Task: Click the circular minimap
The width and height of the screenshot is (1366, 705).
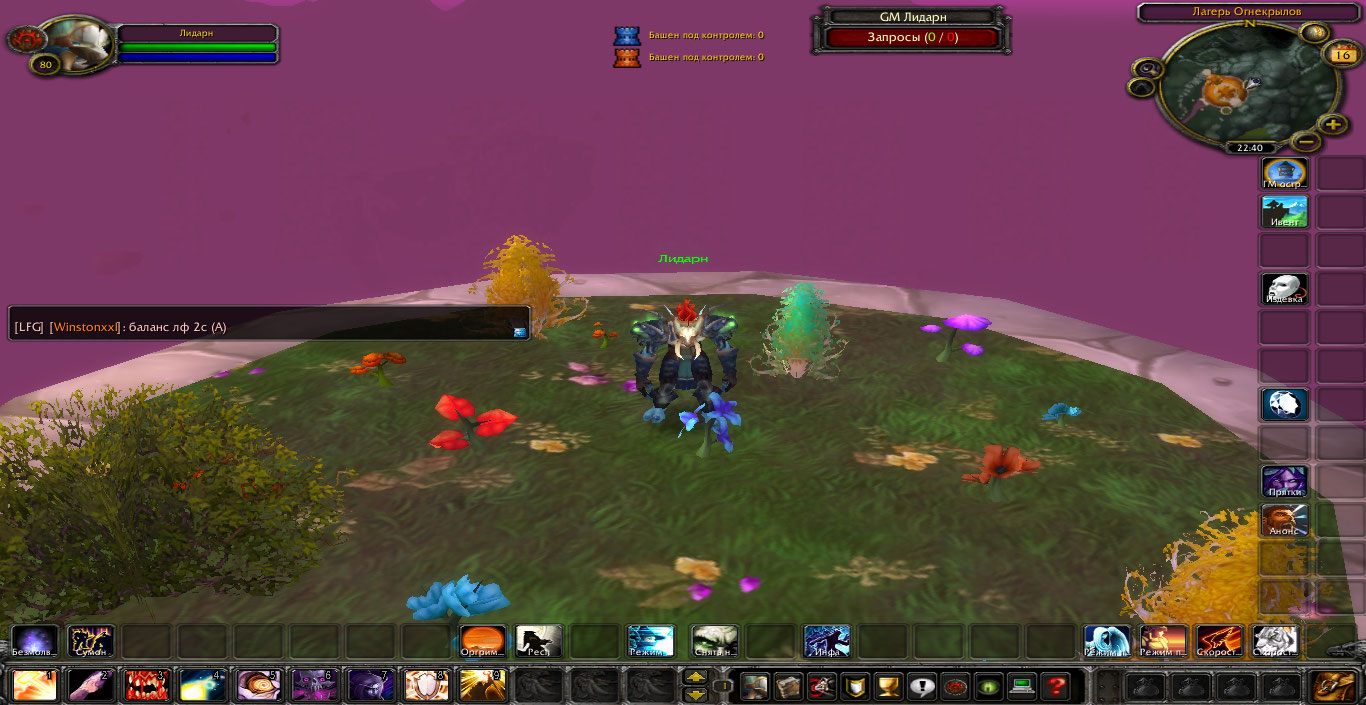Action: [1237, 85]
